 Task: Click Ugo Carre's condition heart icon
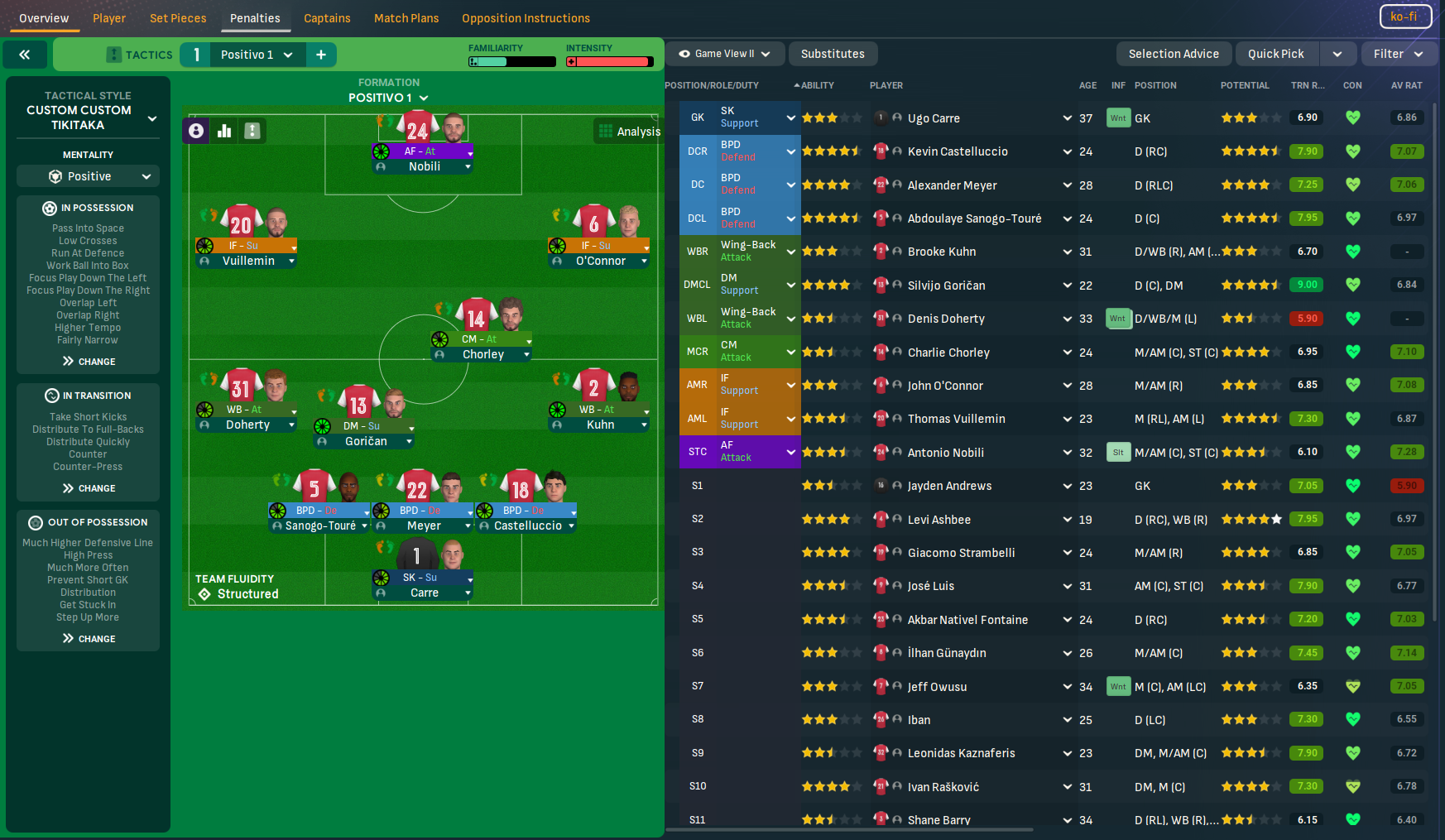click(x=1352, y=118)
